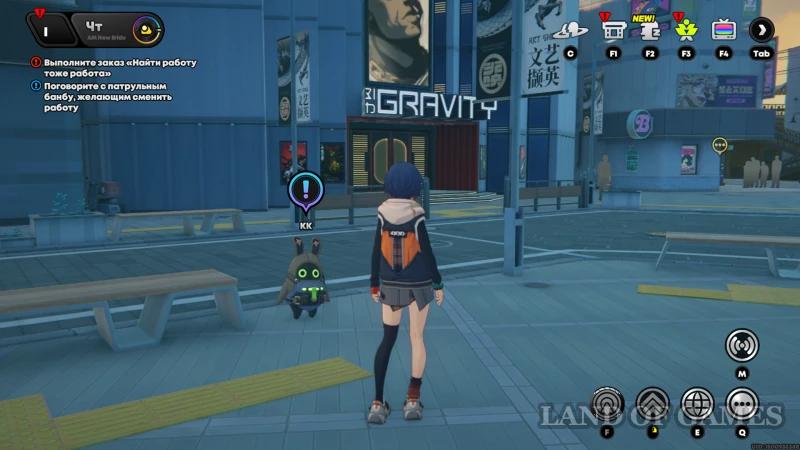The image size is (800, 450).
Task: Open the storefront icon with the red alert
Action: 613,30
